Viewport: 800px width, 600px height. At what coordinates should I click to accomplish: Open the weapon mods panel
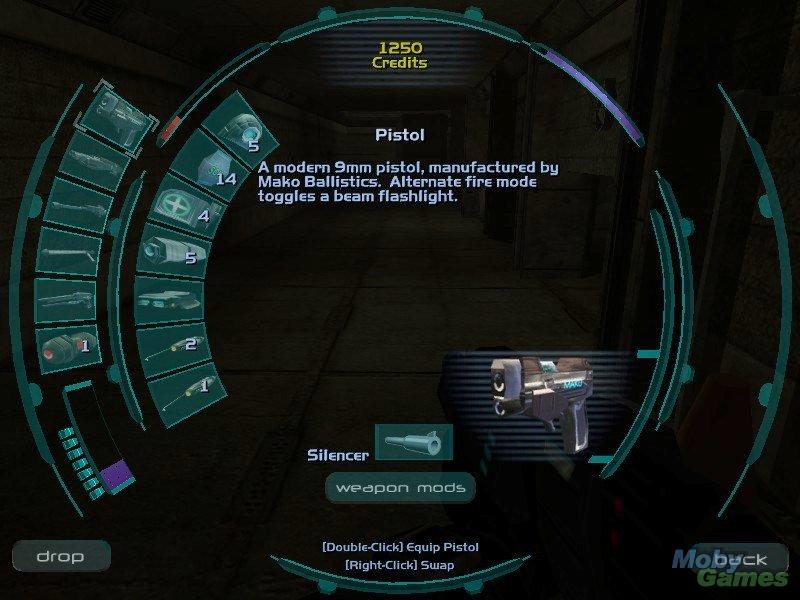click(399, 487)
